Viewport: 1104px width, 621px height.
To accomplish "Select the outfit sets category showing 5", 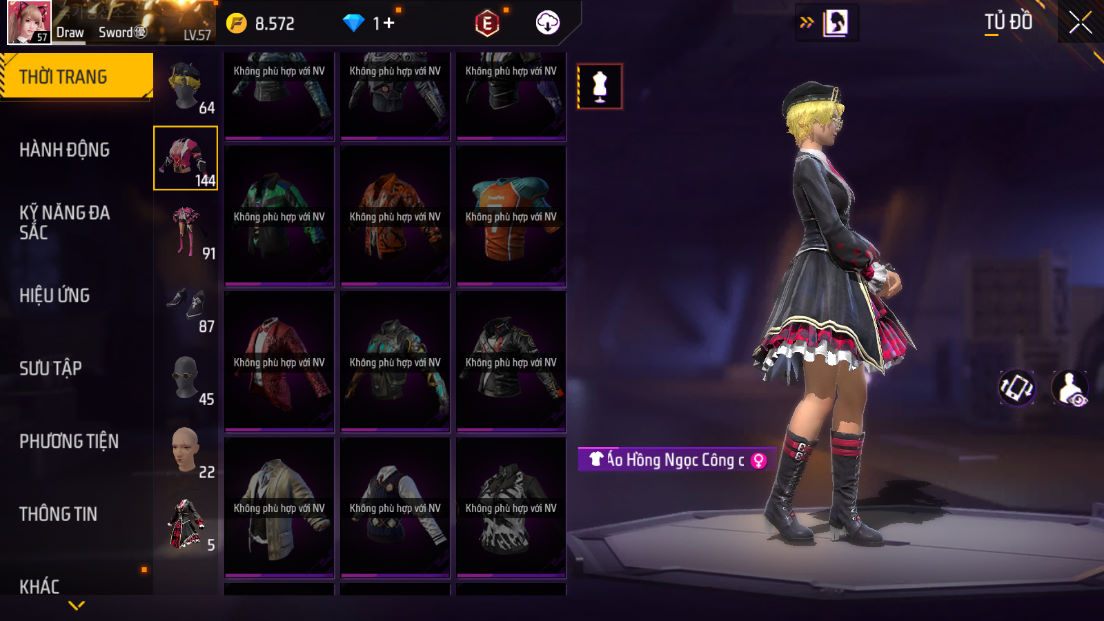I will click(186, 524).
